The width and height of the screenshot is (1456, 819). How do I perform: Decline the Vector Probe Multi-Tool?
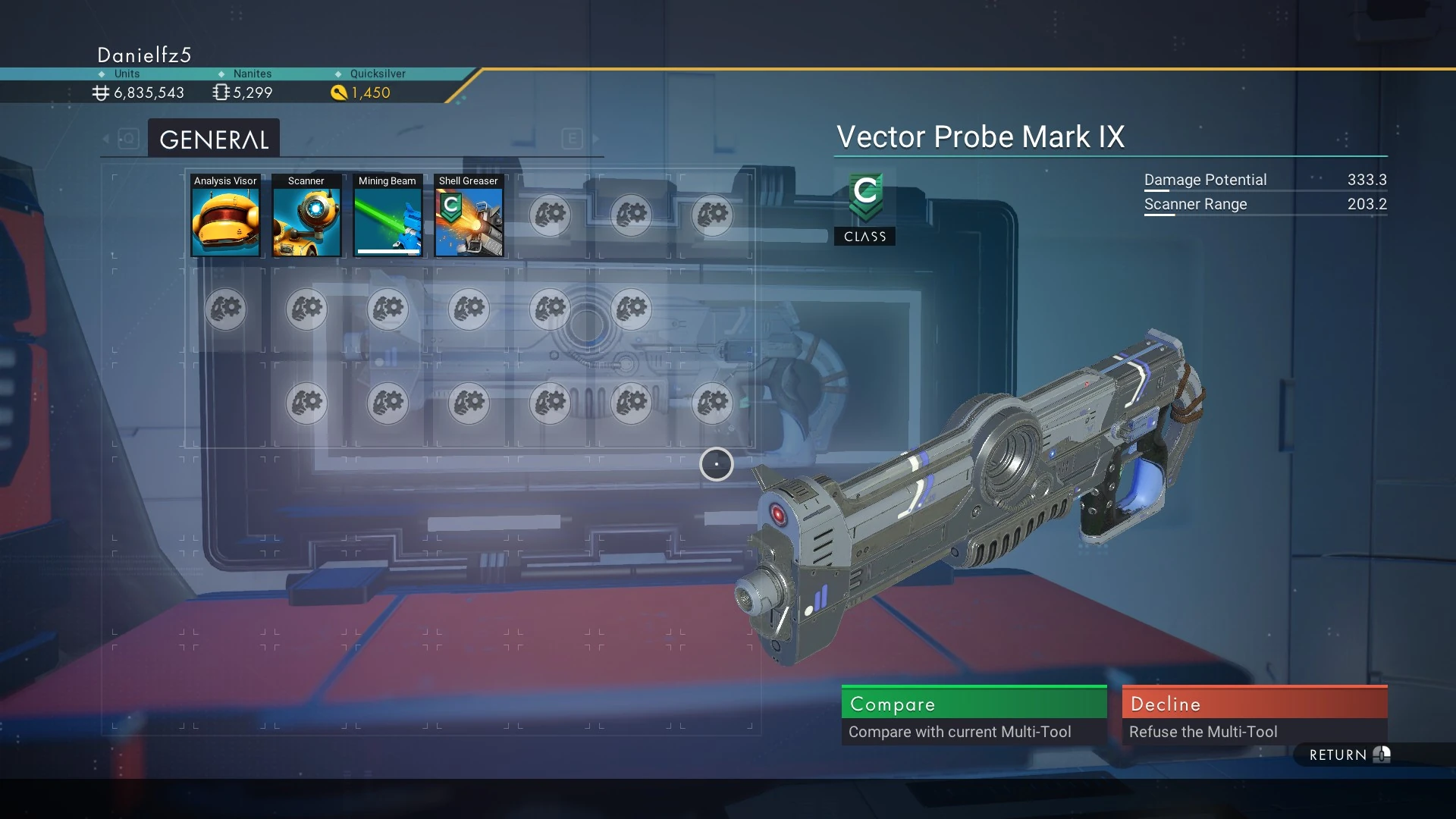[x=1254, y=714]
